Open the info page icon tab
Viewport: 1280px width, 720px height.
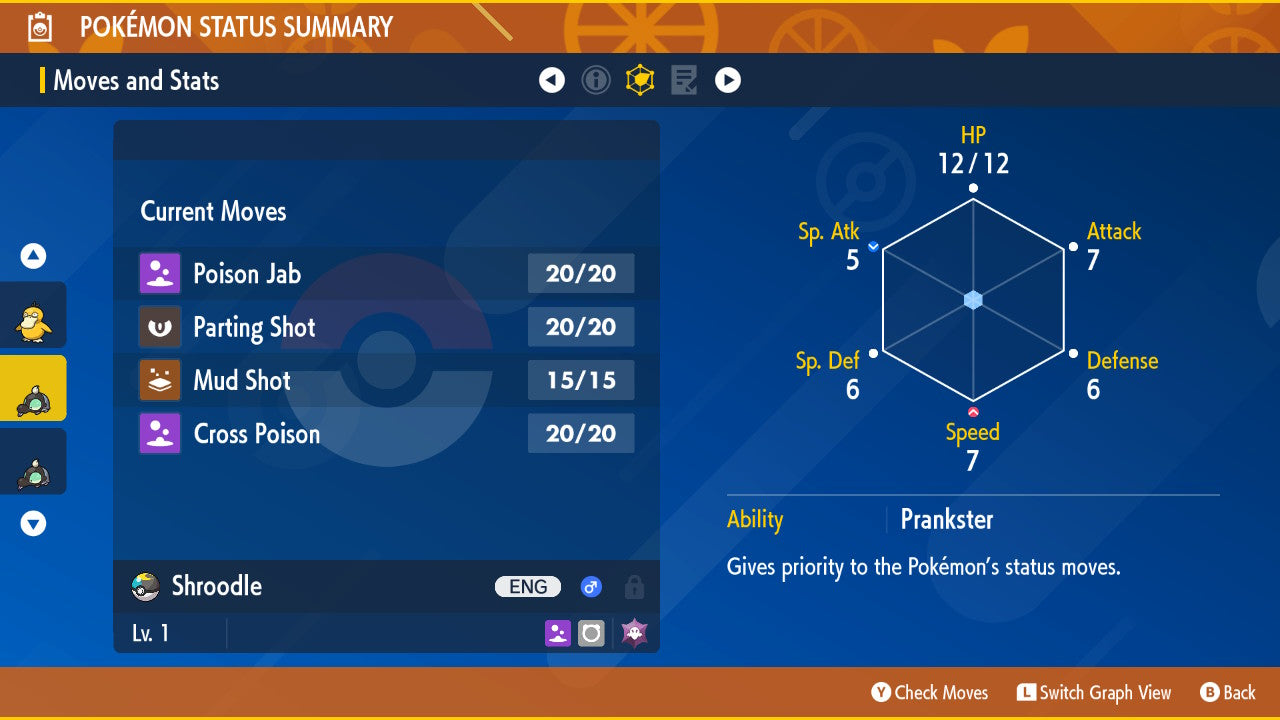tap(596, 80)
